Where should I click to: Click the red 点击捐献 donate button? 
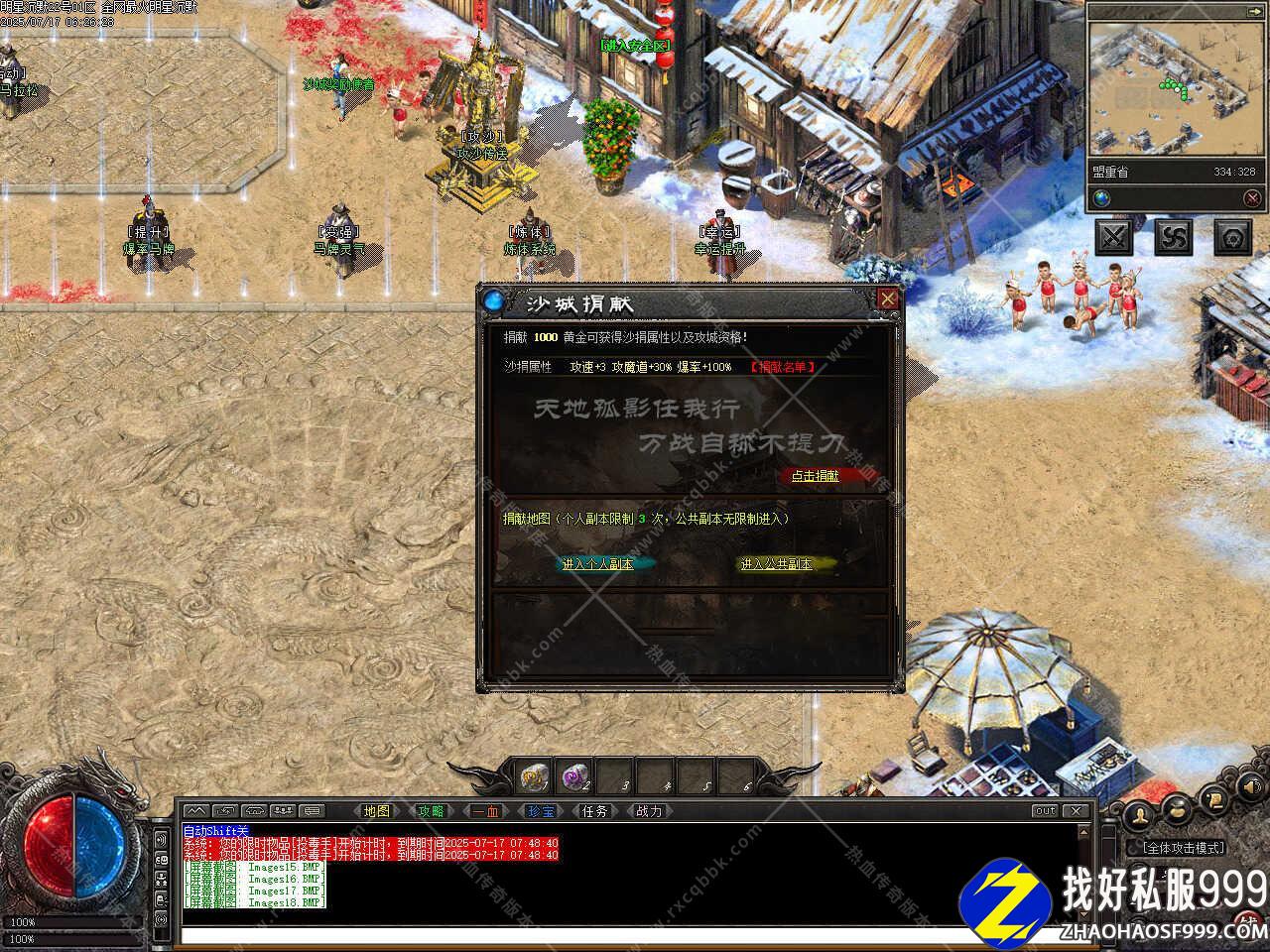pyautogui.click(x=815, y=476)
